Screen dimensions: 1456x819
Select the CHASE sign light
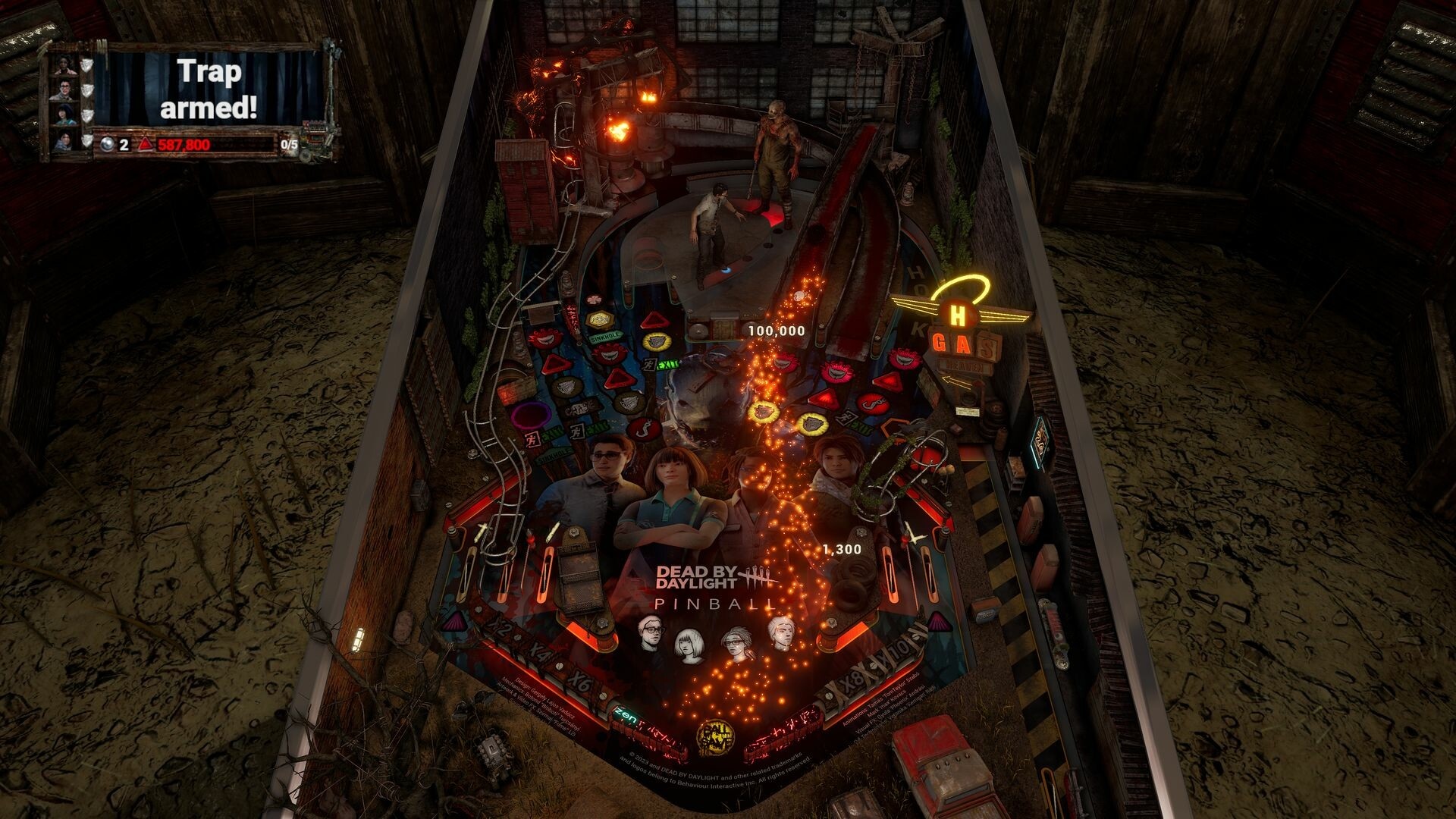coord(579,406)
